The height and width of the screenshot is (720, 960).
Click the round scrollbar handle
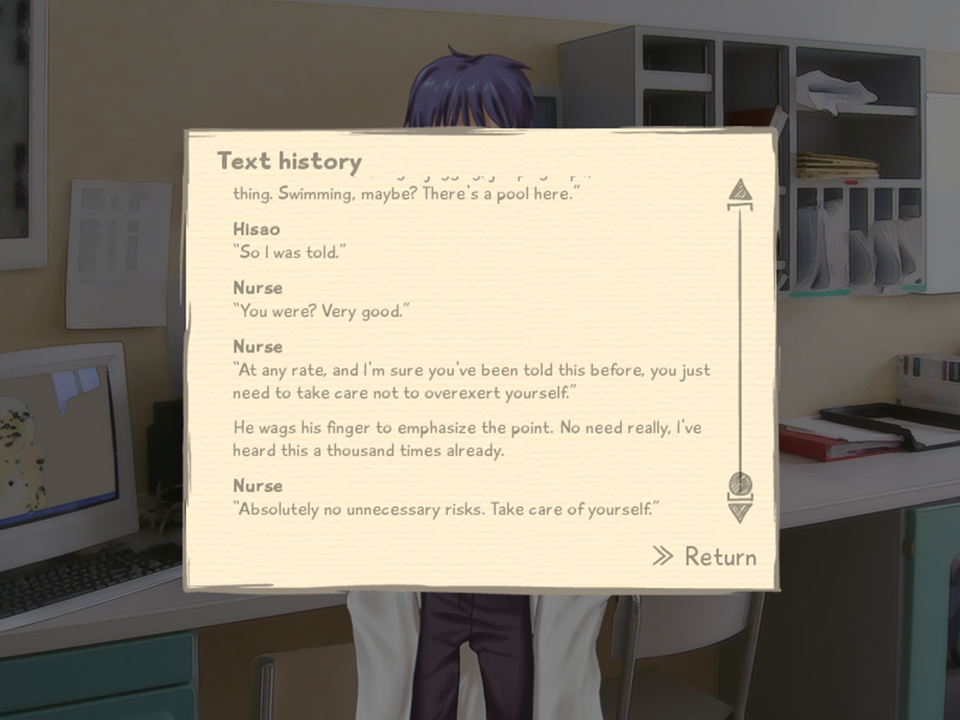pos(740,484)
